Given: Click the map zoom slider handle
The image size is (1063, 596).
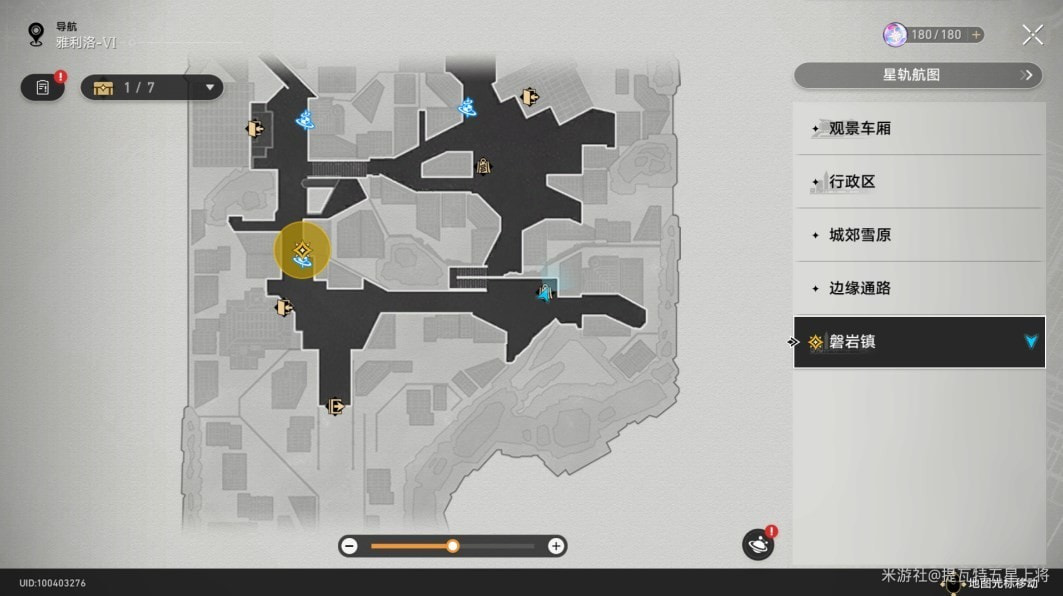Looking at the screenshot, I should coord(453,546).
